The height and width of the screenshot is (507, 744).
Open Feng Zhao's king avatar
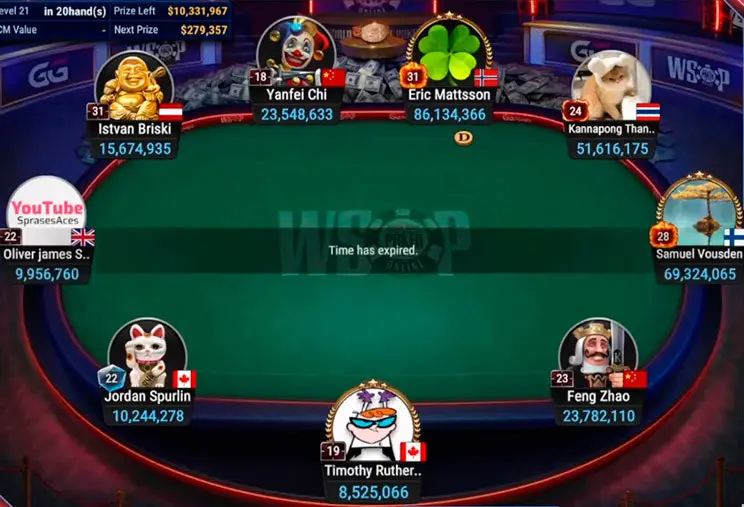(598, 354)
